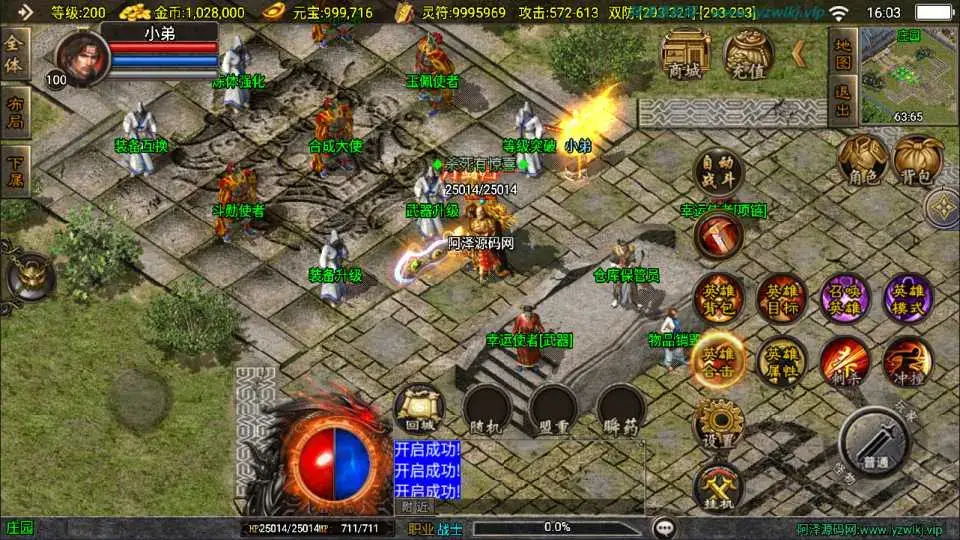The height and width of the screenshot is (540, 960).
Task: Open the 背包 backpack
Action: [x=917, y=162]
